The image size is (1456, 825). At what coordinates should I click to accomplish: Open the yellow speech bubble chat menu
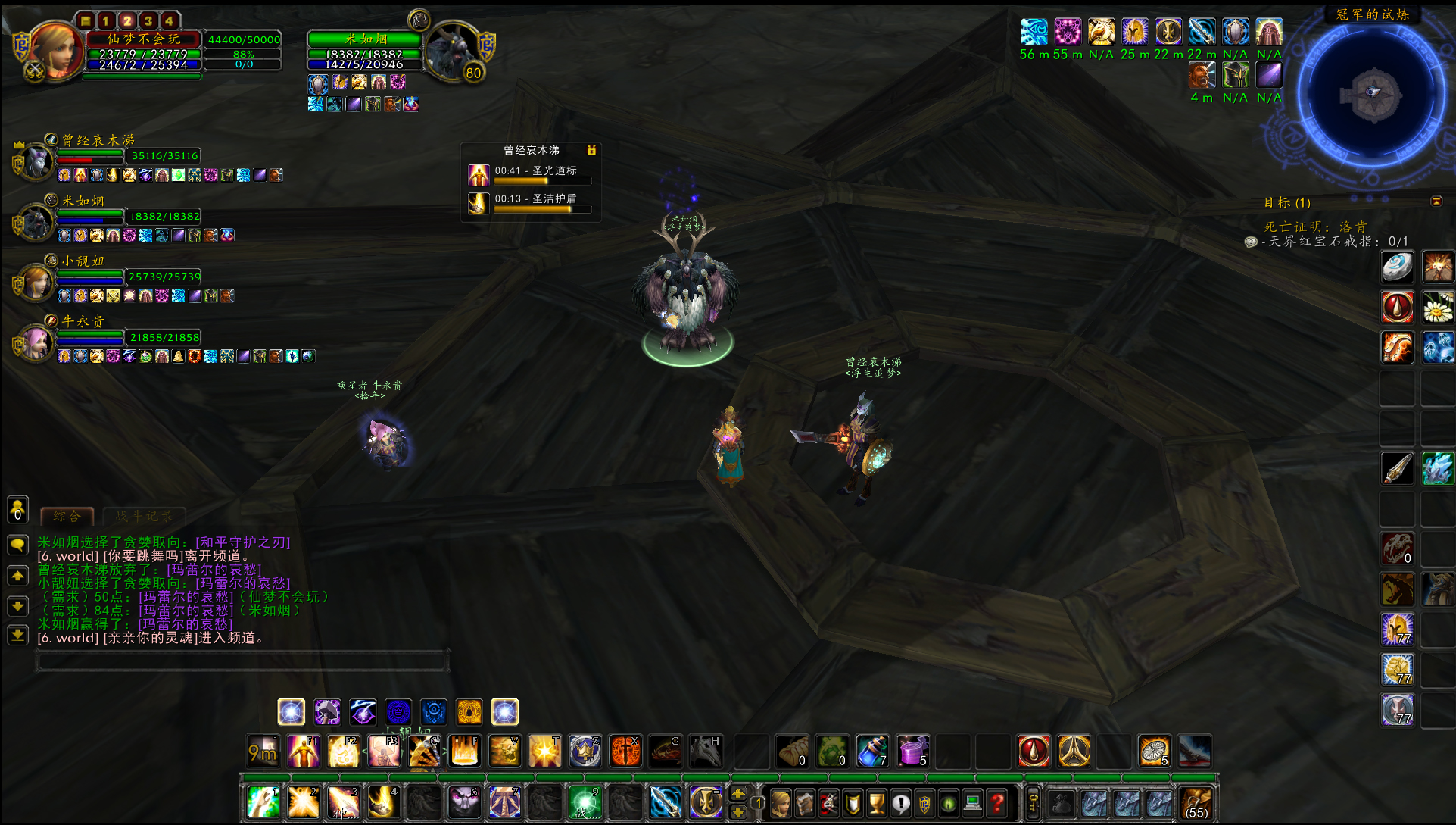point(17,545)
